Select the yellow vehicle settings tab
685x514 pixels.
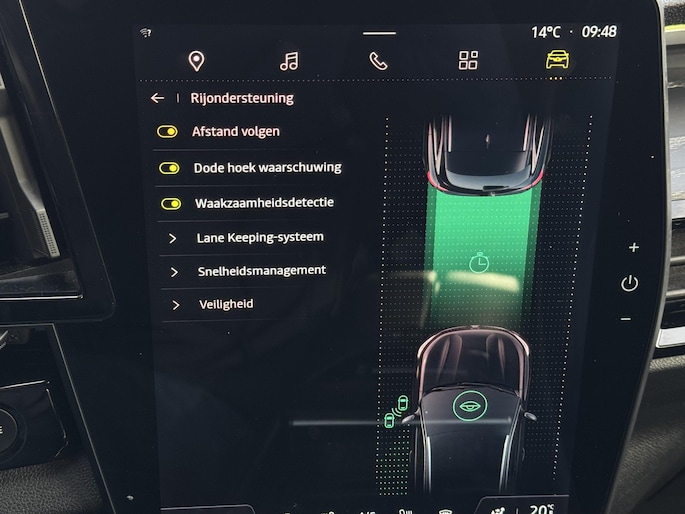coord(557,60)
